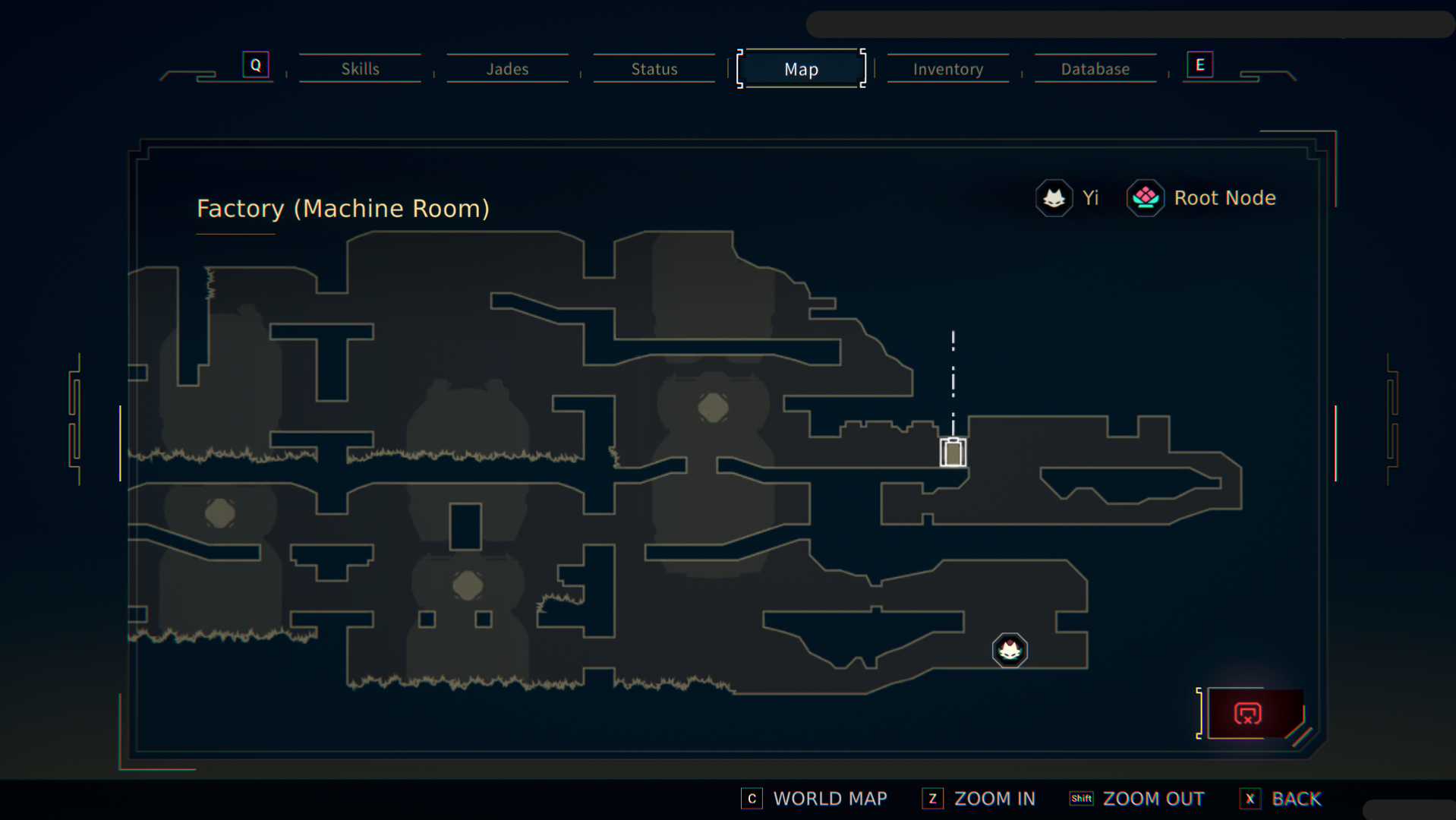This screenshot has height=820, width=1456.
Task: Select the elevator marker on the map
Action: (x=953, y=453)
